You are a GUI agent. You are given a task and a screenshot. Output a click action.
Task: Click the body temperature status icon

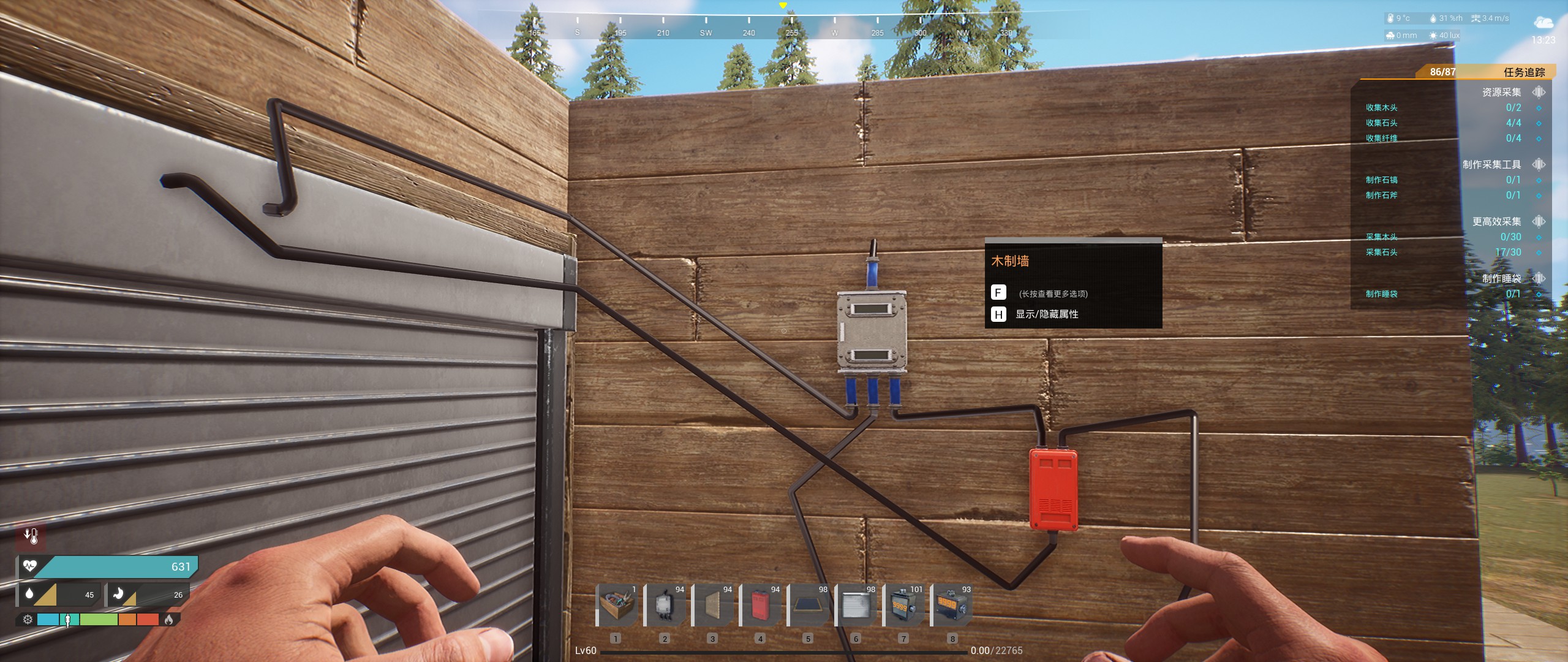tap(31, 536)
